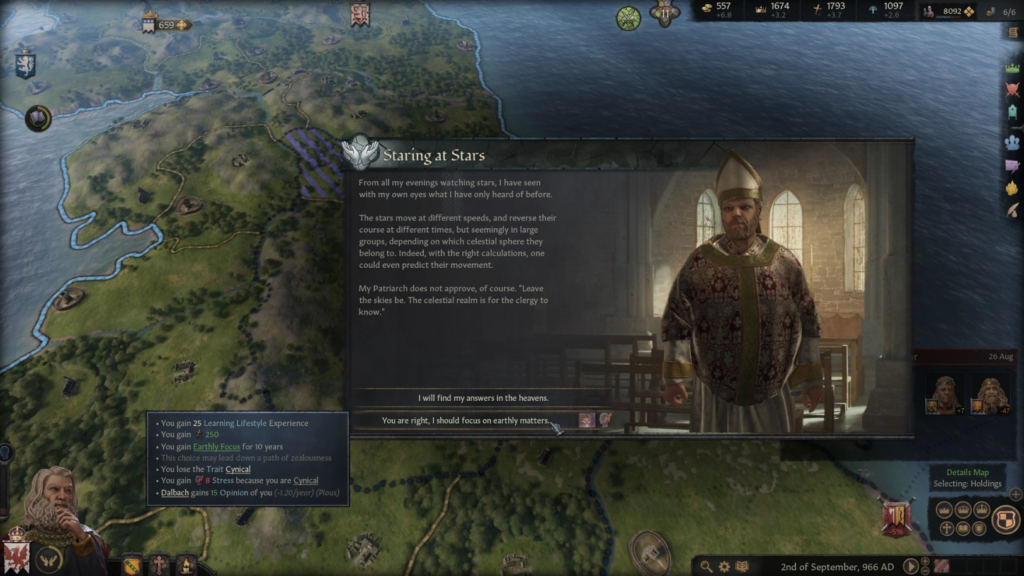Open the faith cross button
Screen dimensions: 1024x576
[159, 565]
